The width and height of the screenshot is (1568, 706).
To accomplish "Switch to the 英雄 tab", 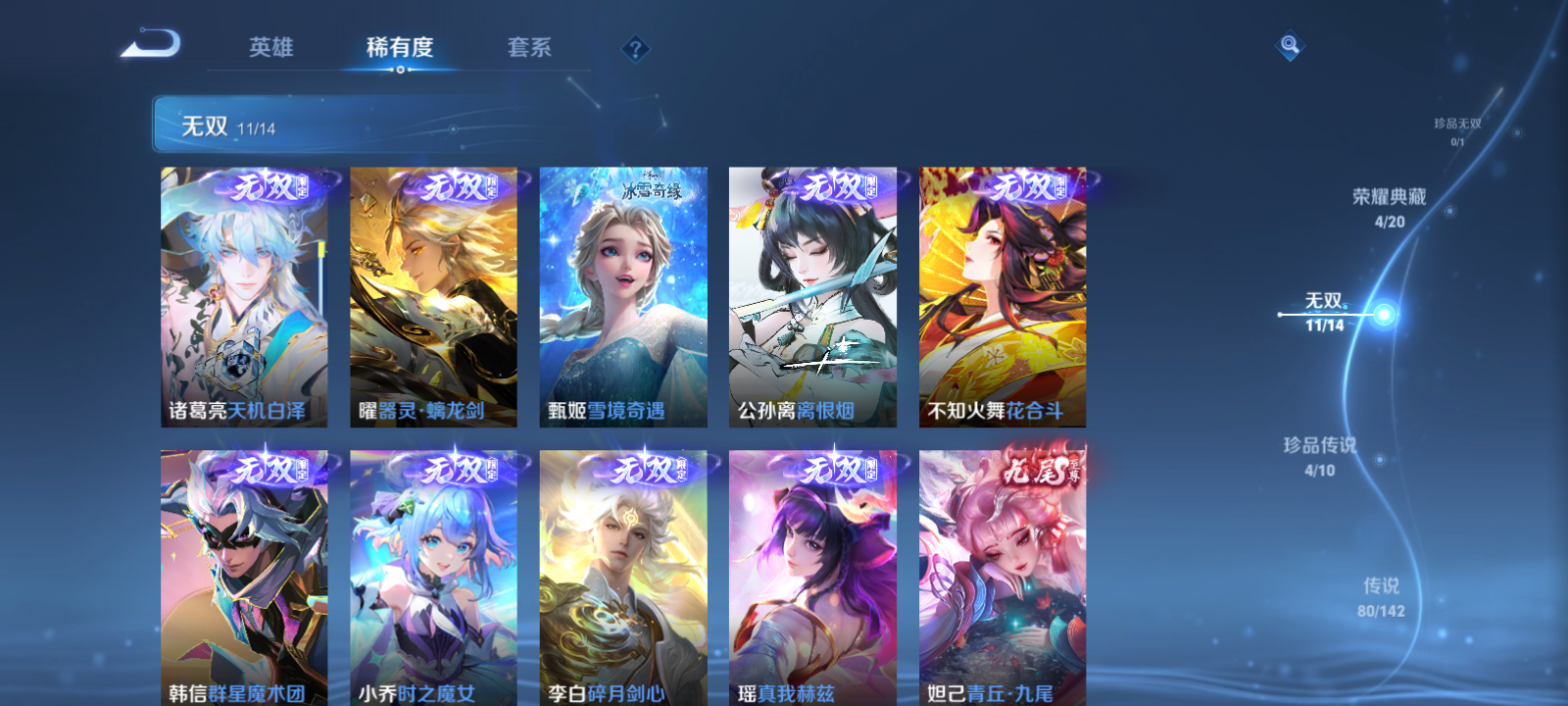I will [272, 47].
